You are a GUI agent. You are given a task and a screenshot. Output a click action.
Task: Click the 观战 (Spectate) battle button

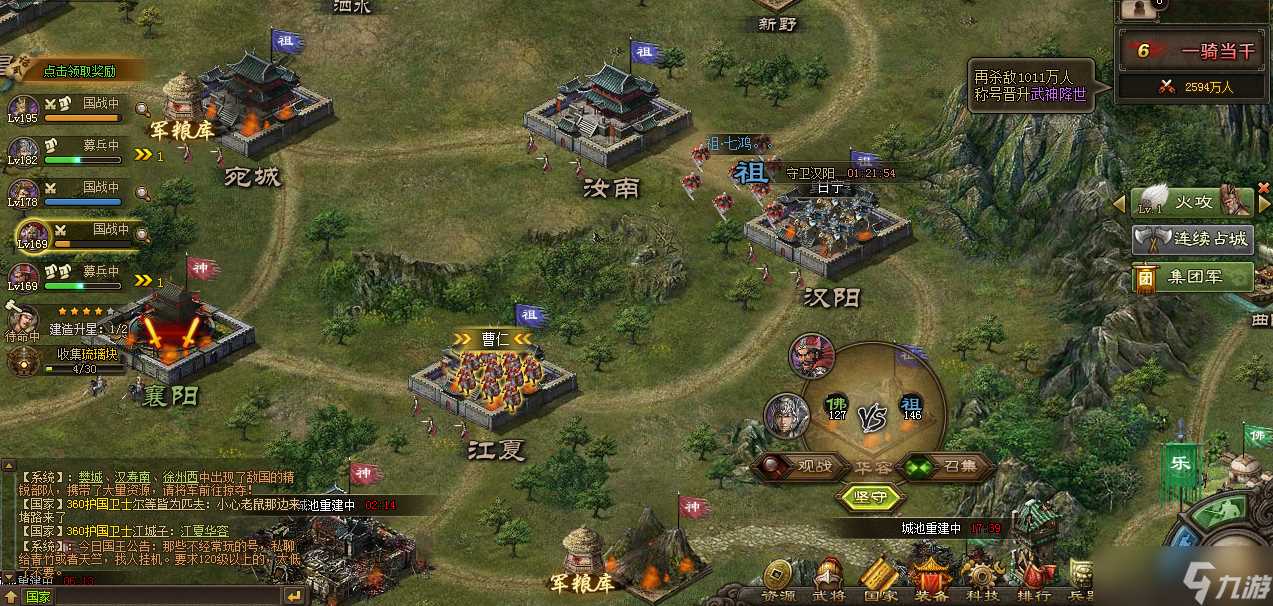[x=795, y=466]
